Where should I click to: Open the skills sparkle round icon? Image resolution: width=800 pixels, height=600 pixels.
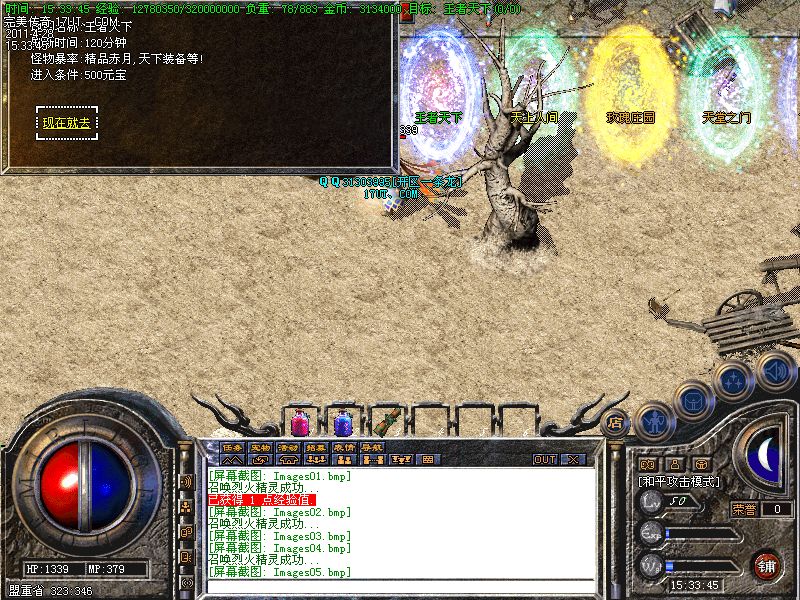tap(733, 381)
